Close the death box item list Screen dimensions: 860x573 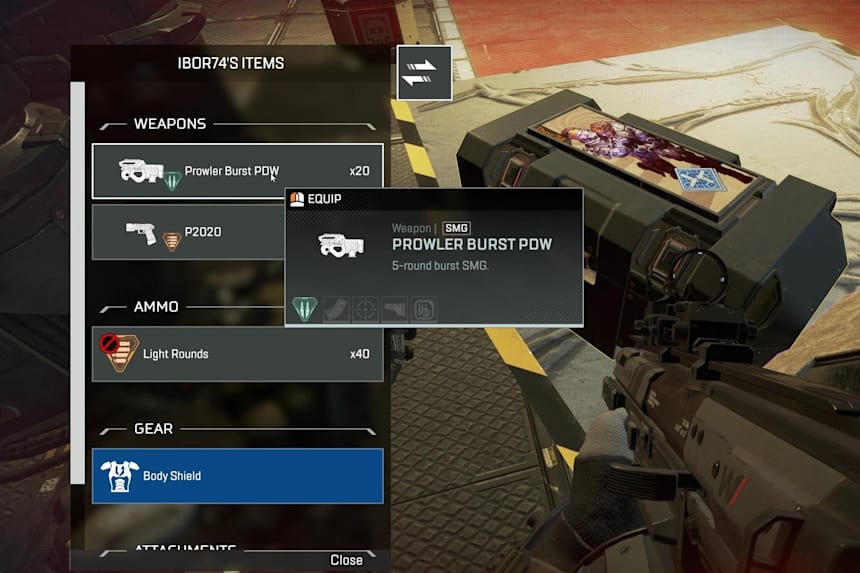[346, 560]
